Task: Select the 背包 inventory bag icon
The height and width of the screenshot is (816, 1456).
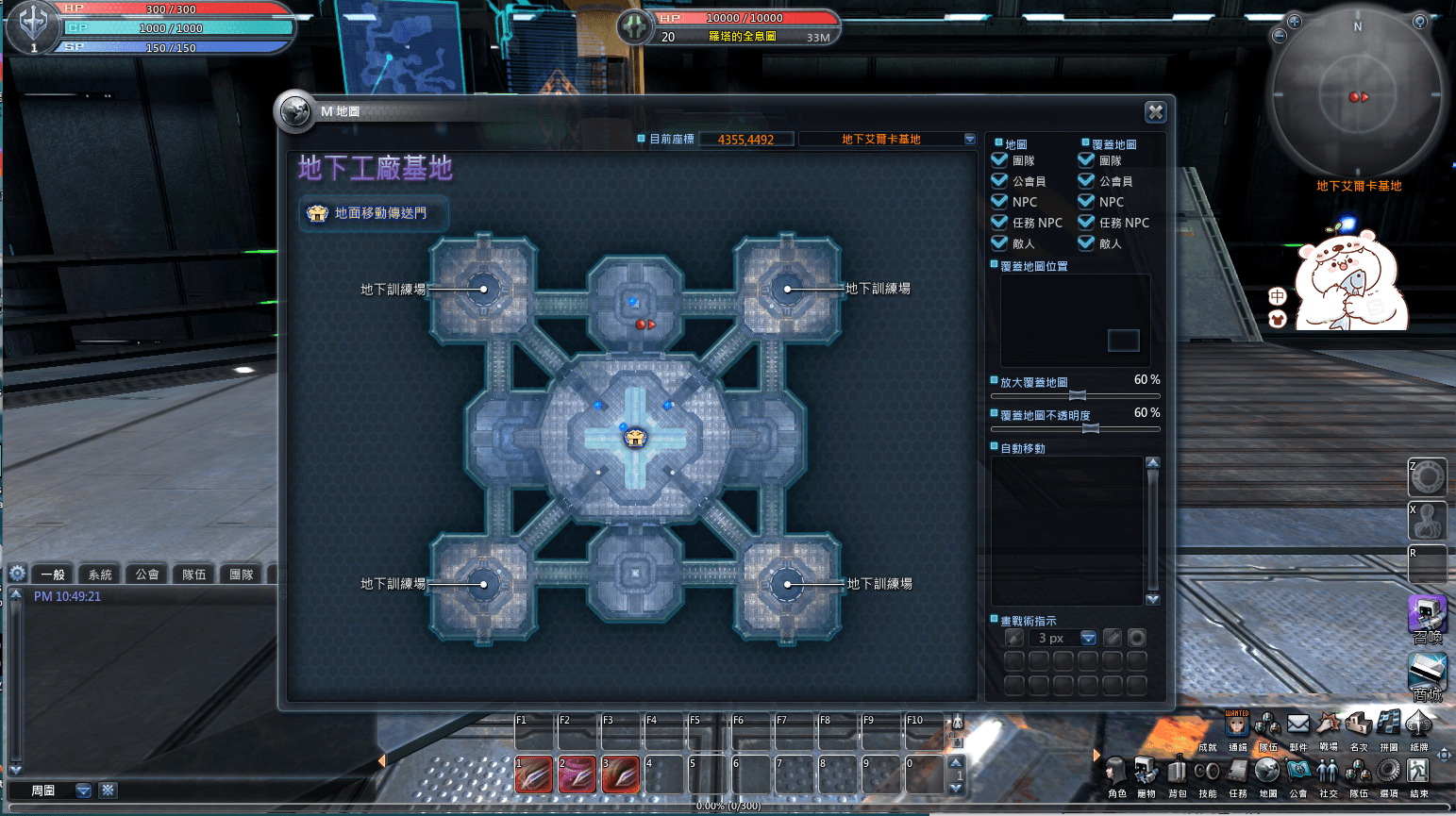Action: coord(1177,769)
